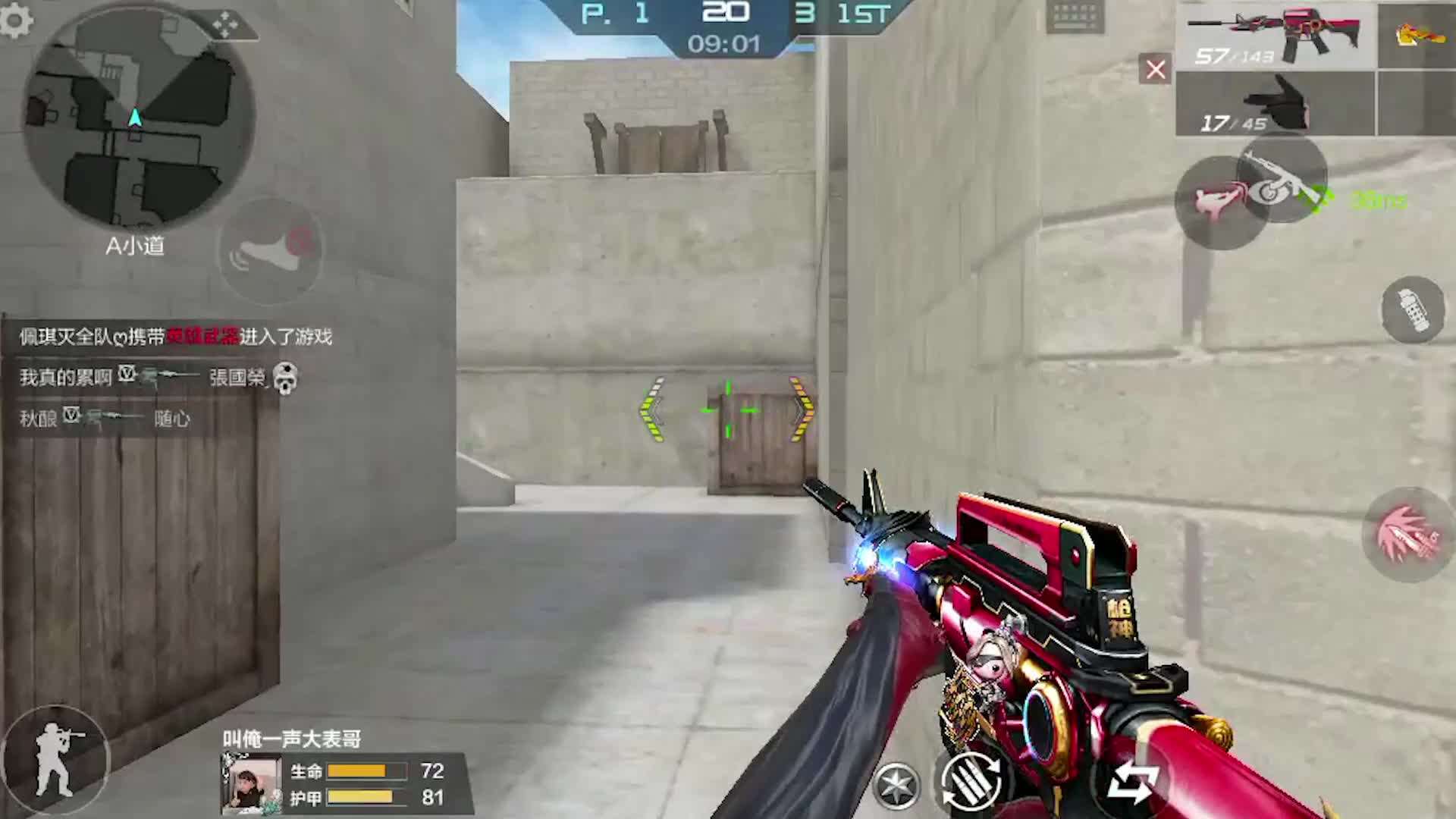Screen dimensions: 1456x819
Task: Open the settings gear menu
Action: point(15,20)
